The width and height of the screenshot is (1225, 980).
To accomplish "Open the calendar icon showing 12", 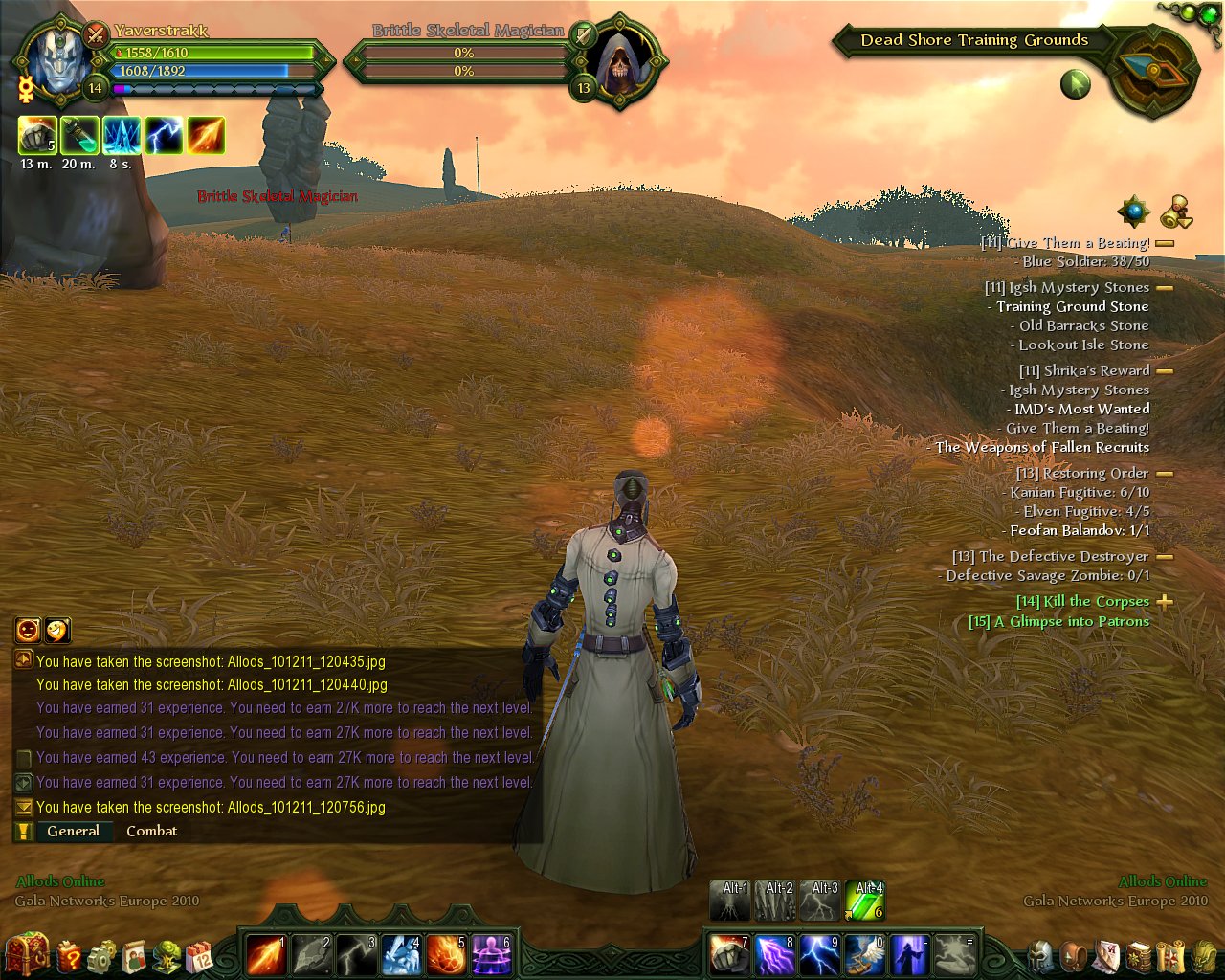I will point(199,955).
